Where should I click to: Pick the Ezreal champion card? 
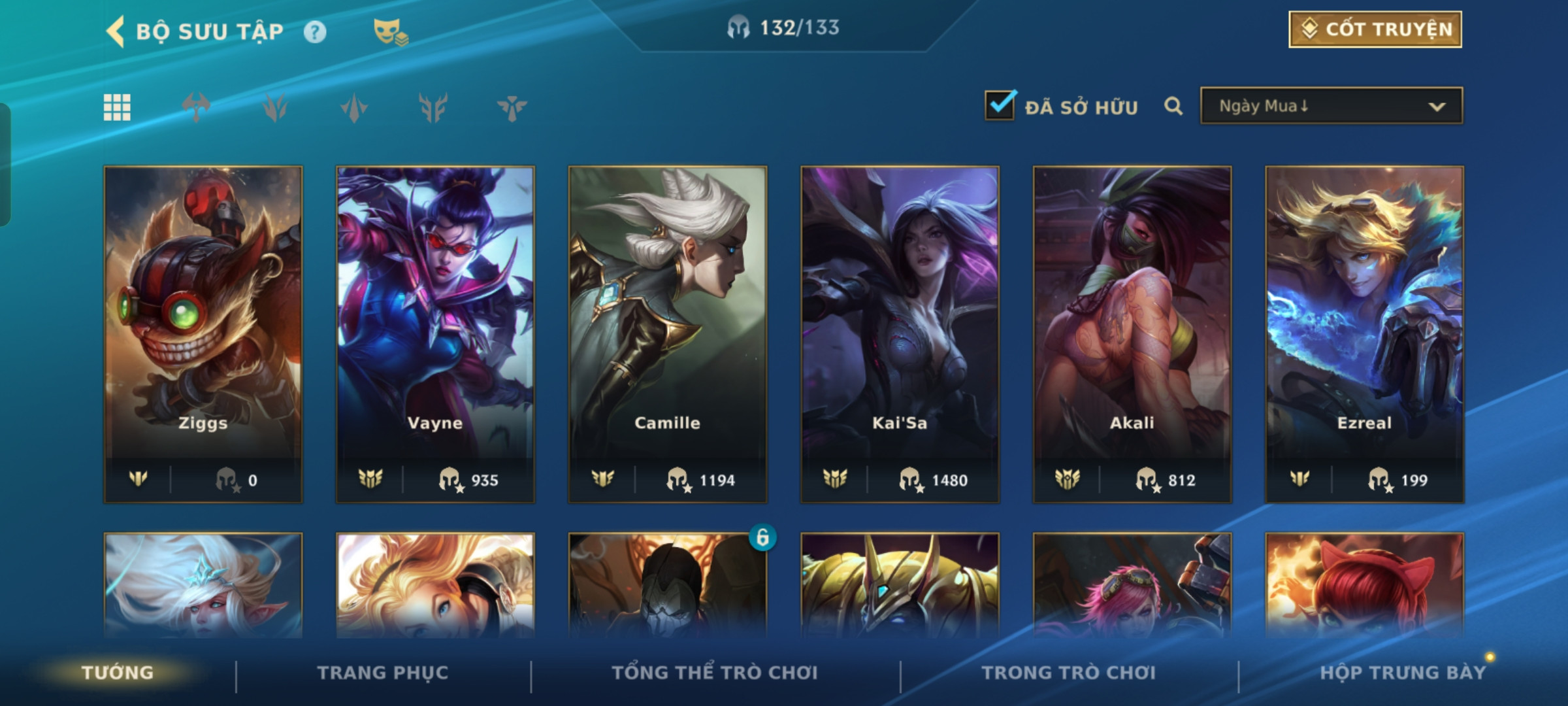click(1364, 333)
